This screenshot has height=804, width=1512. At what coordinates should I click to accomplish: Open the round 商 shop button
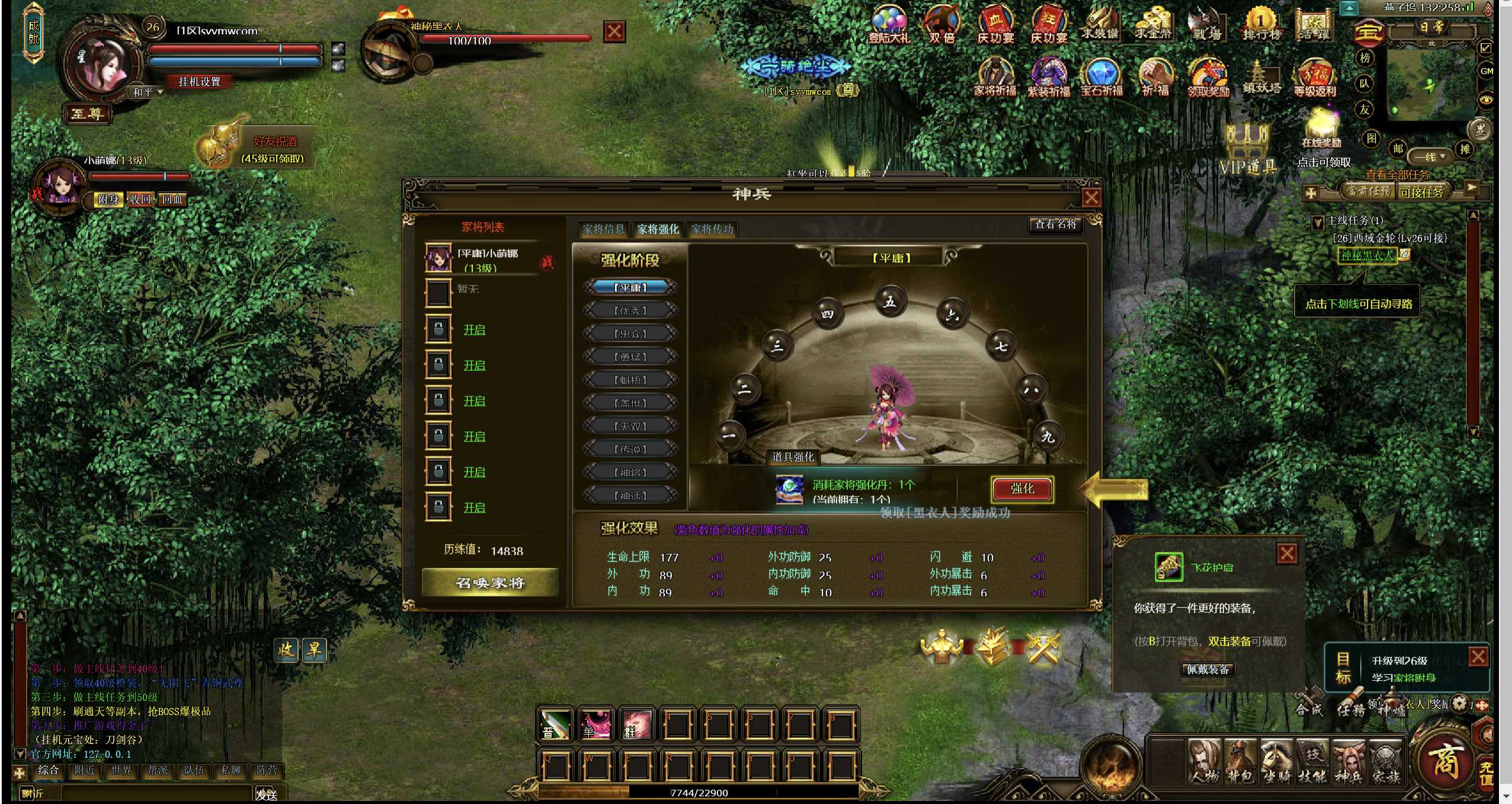coord(1445,760)
